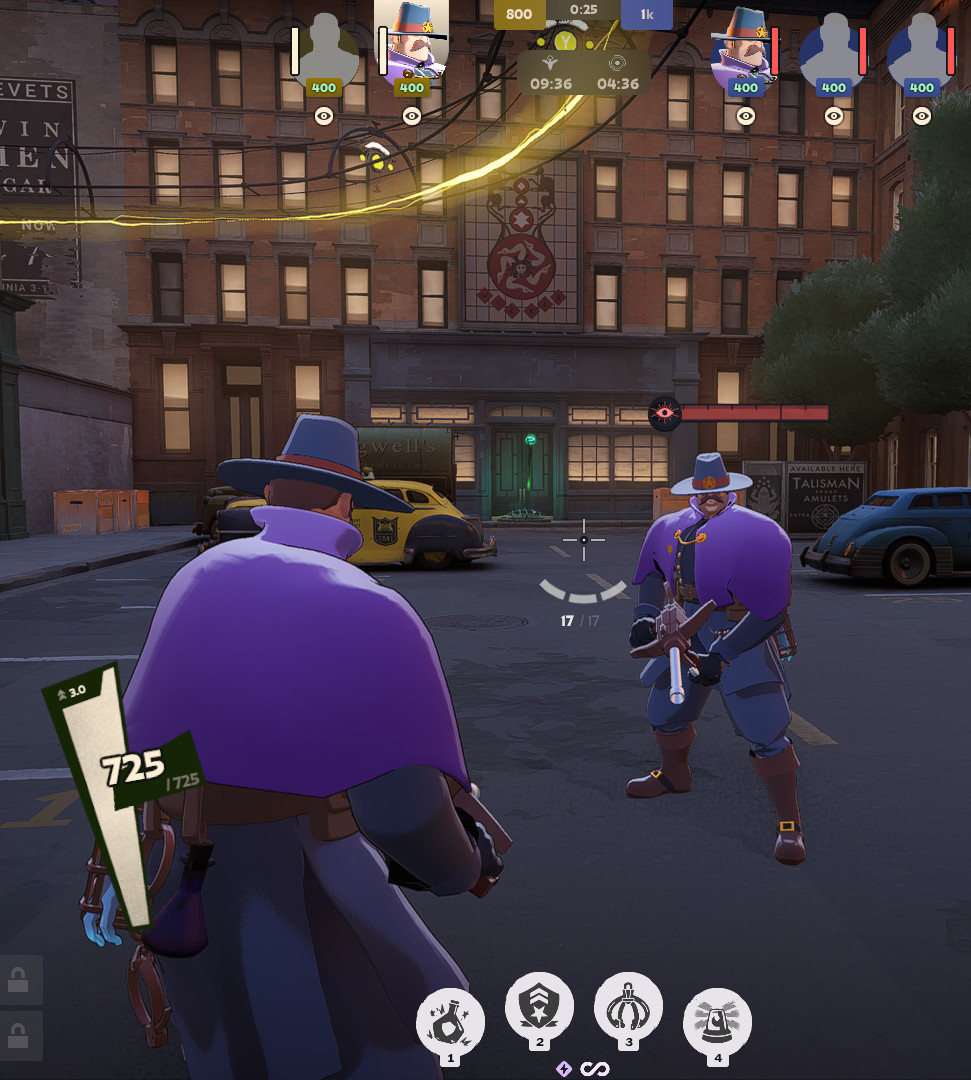This screenshot has width=971, height=1080.
Task: Select the blue team's hatted hero portrait
Action: point(745,44)
